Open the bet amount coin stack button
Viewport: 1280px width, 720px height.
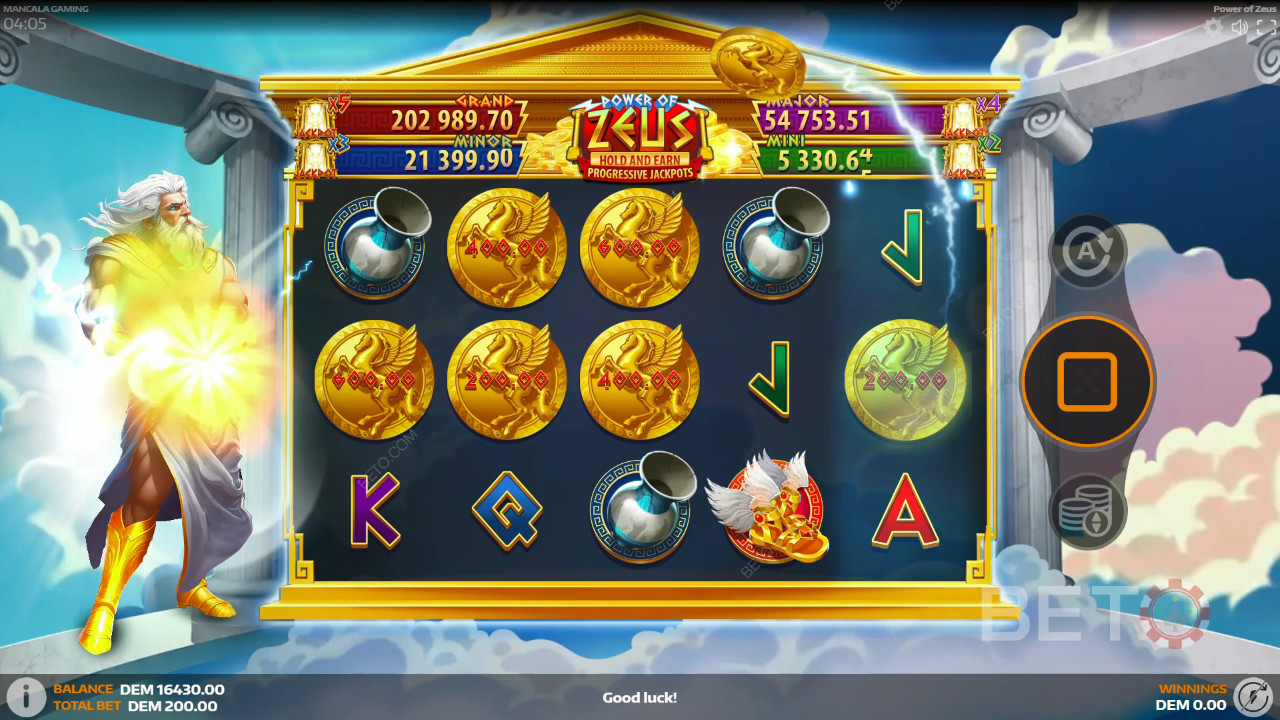(x=1087, y=510)
